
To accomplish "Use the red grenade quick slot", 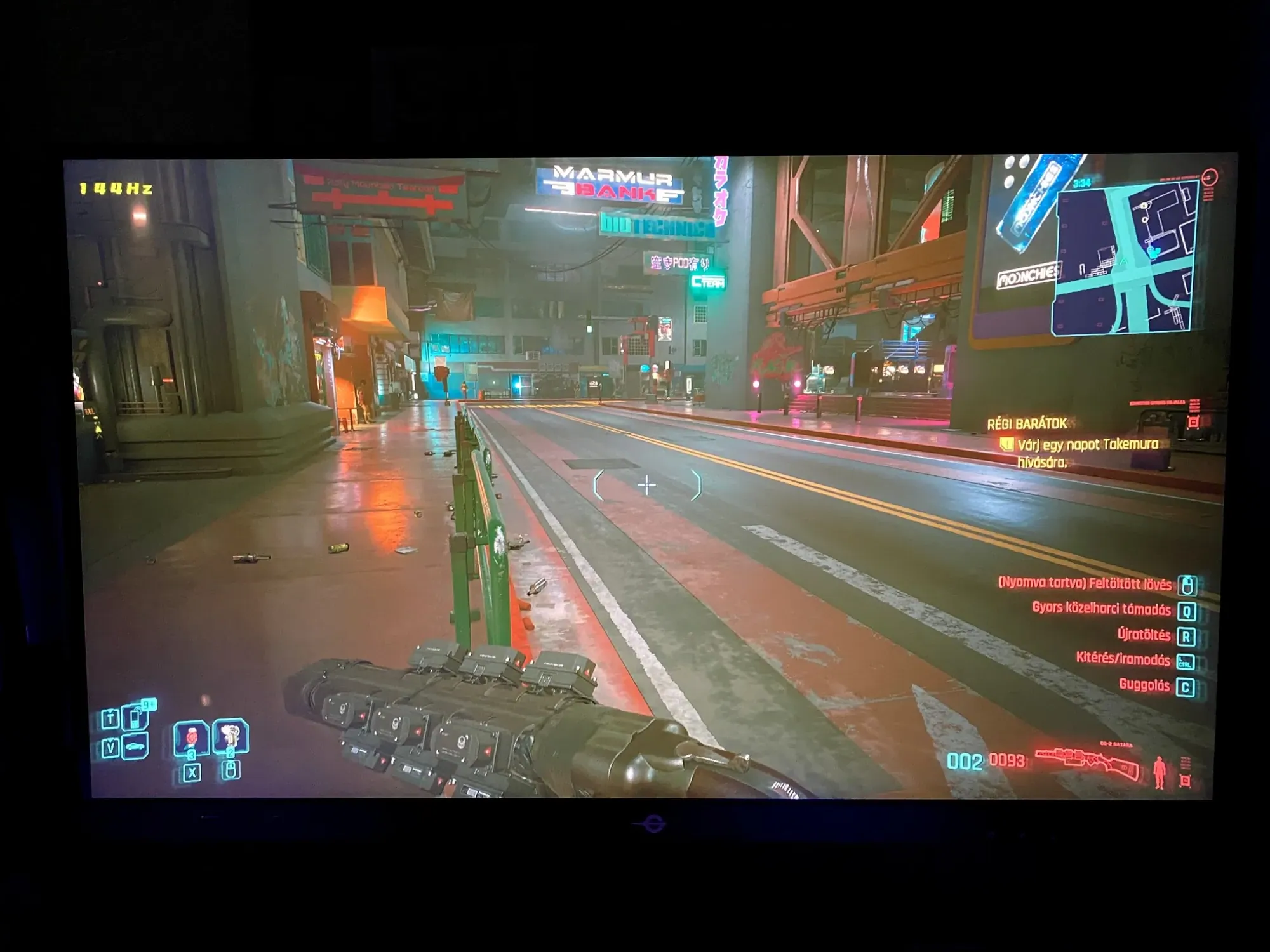I will 191,737.
